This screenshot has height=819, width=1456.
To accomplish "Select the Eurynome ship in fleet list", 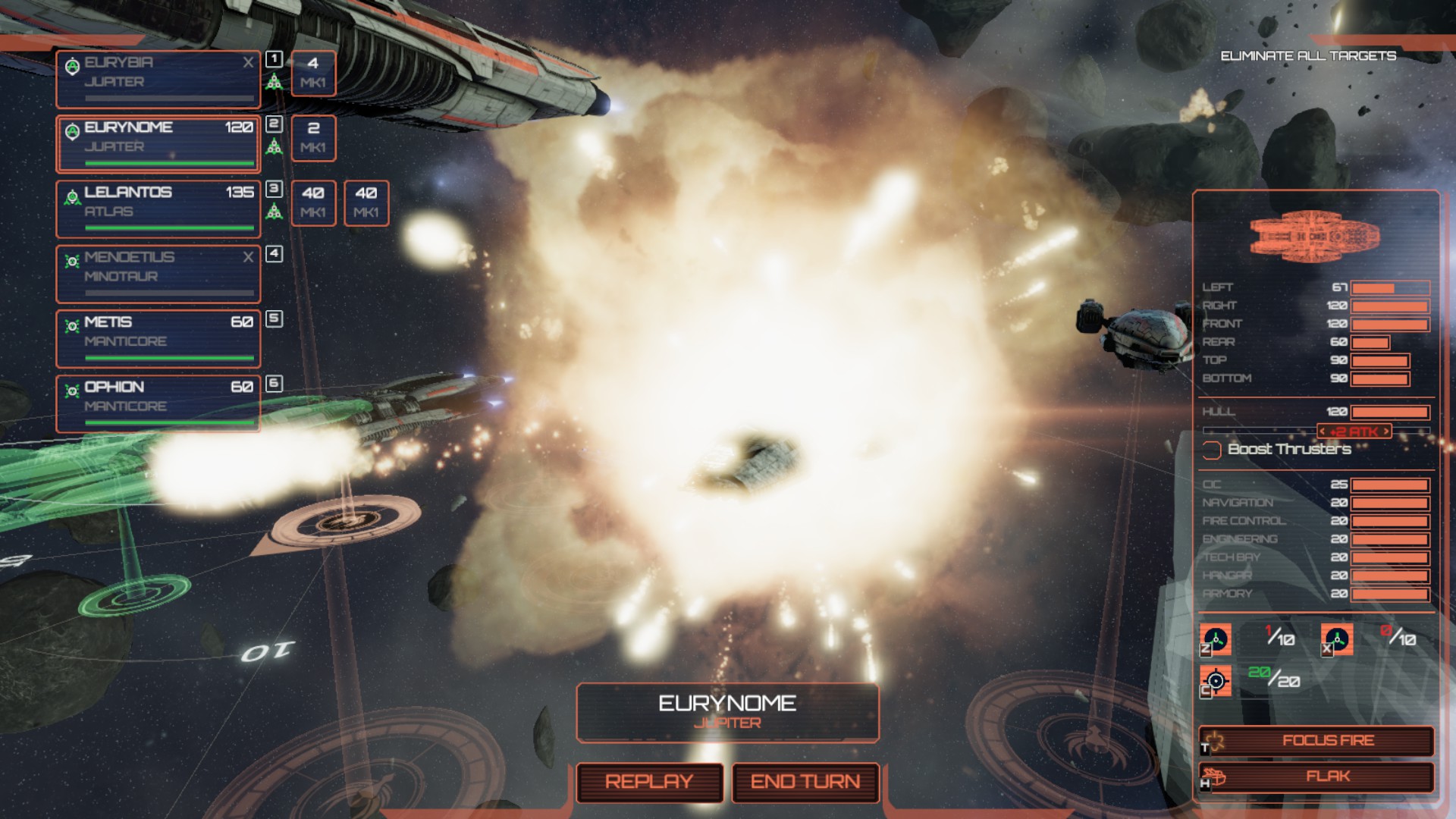I will (x=158, y=144).
